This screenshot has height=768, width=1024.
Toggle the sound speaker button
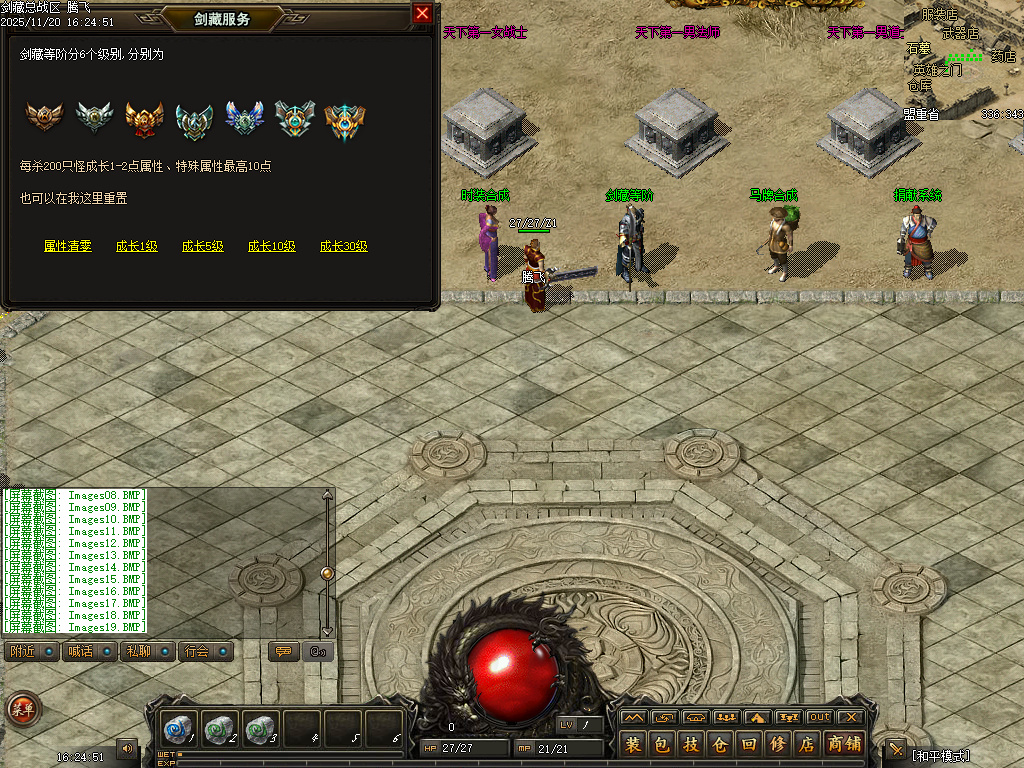coord(127,747)
